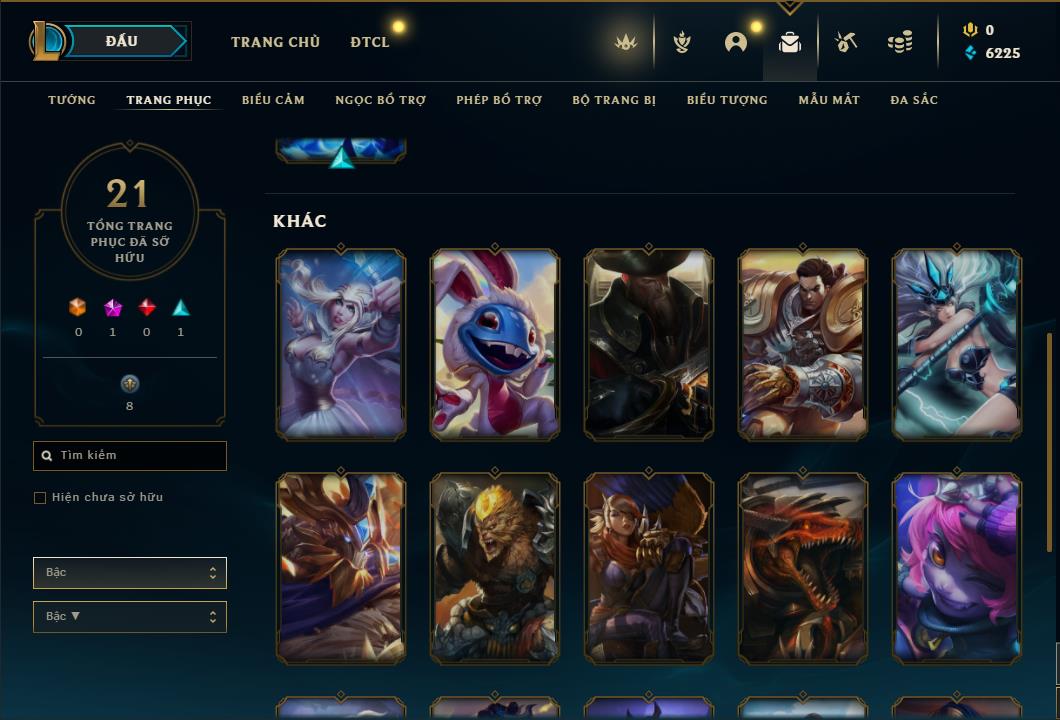Switch to the TƯỚNG tab
The height and width of the screenshot is (720, 1060).
(x=72, y=100)
